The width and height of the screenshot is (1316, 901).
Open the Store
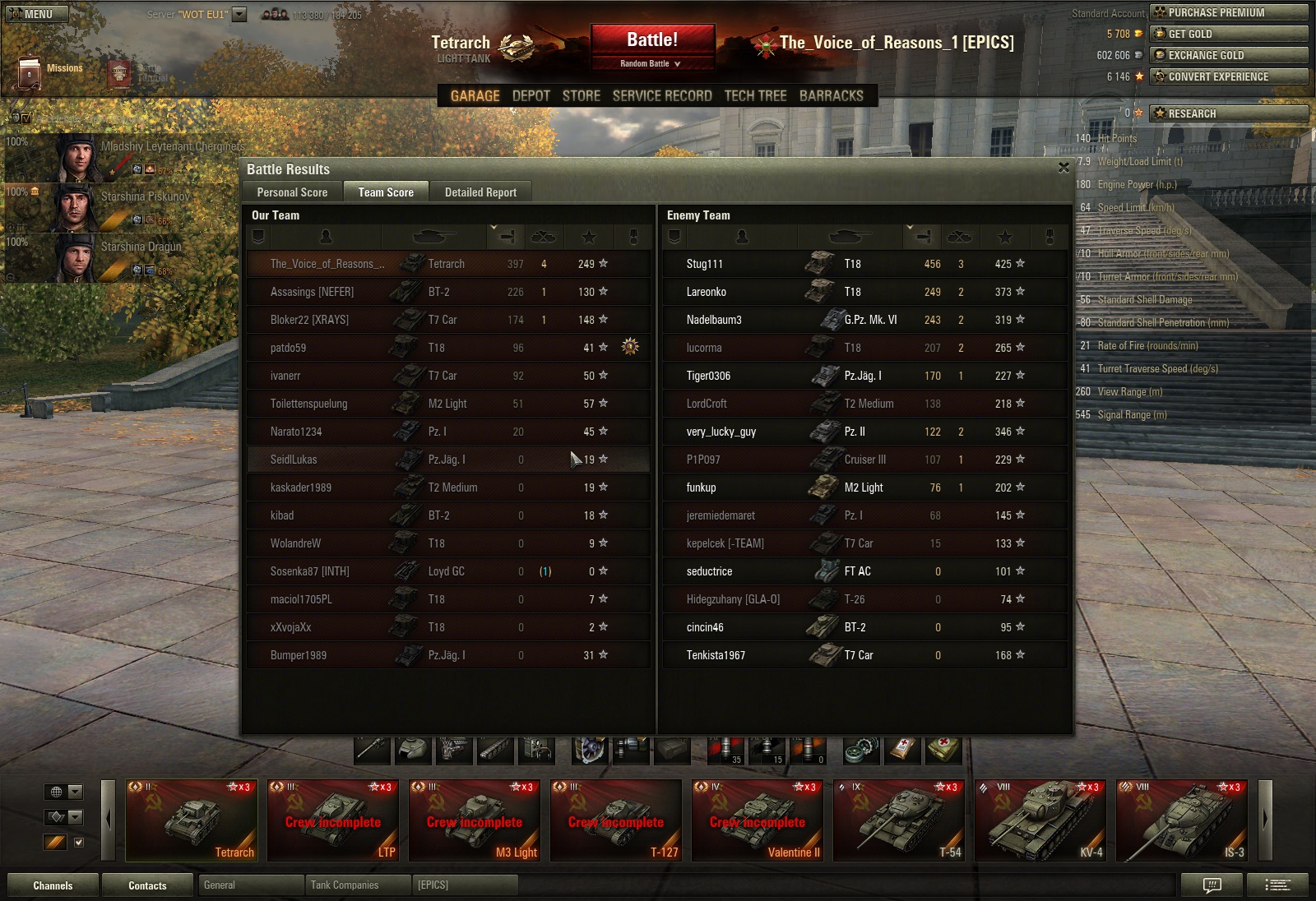pyautogui.click(x=581, y=95)
